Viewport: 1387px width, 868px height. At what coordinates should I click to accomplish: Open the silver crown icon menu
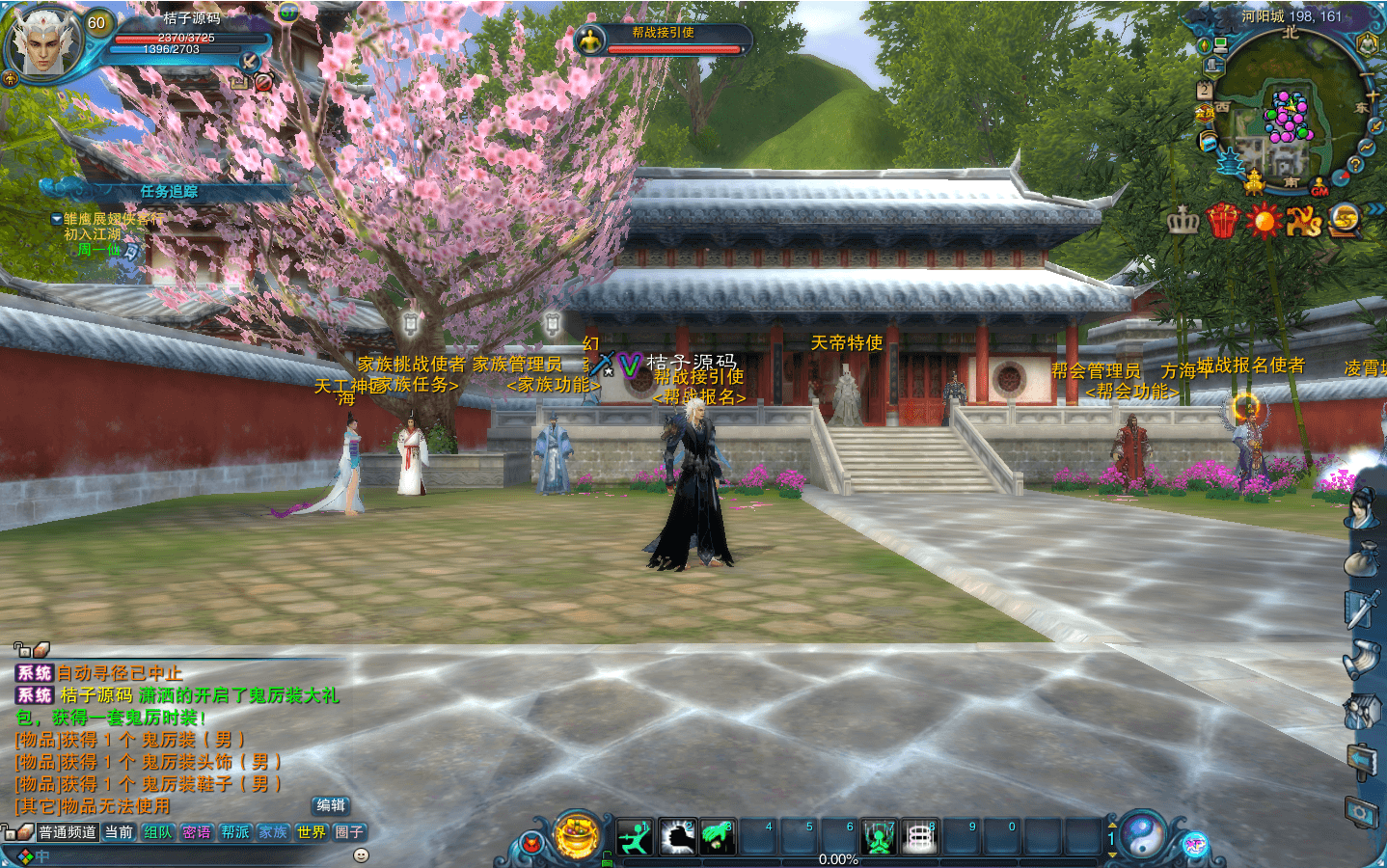tap(1183, 222)
